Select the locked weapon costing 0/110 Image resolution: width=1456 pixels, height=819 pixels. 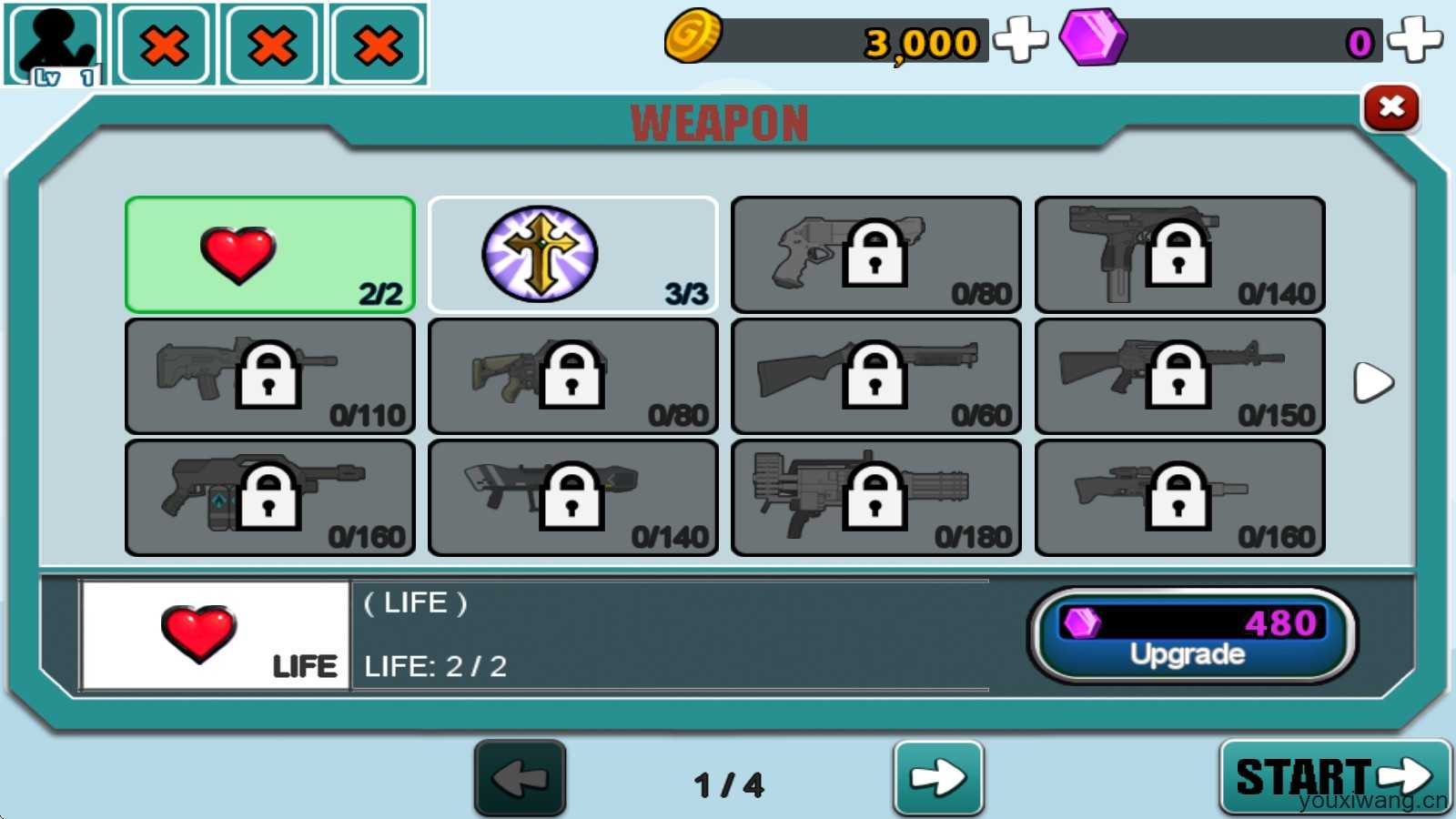[x=270, y=376]
